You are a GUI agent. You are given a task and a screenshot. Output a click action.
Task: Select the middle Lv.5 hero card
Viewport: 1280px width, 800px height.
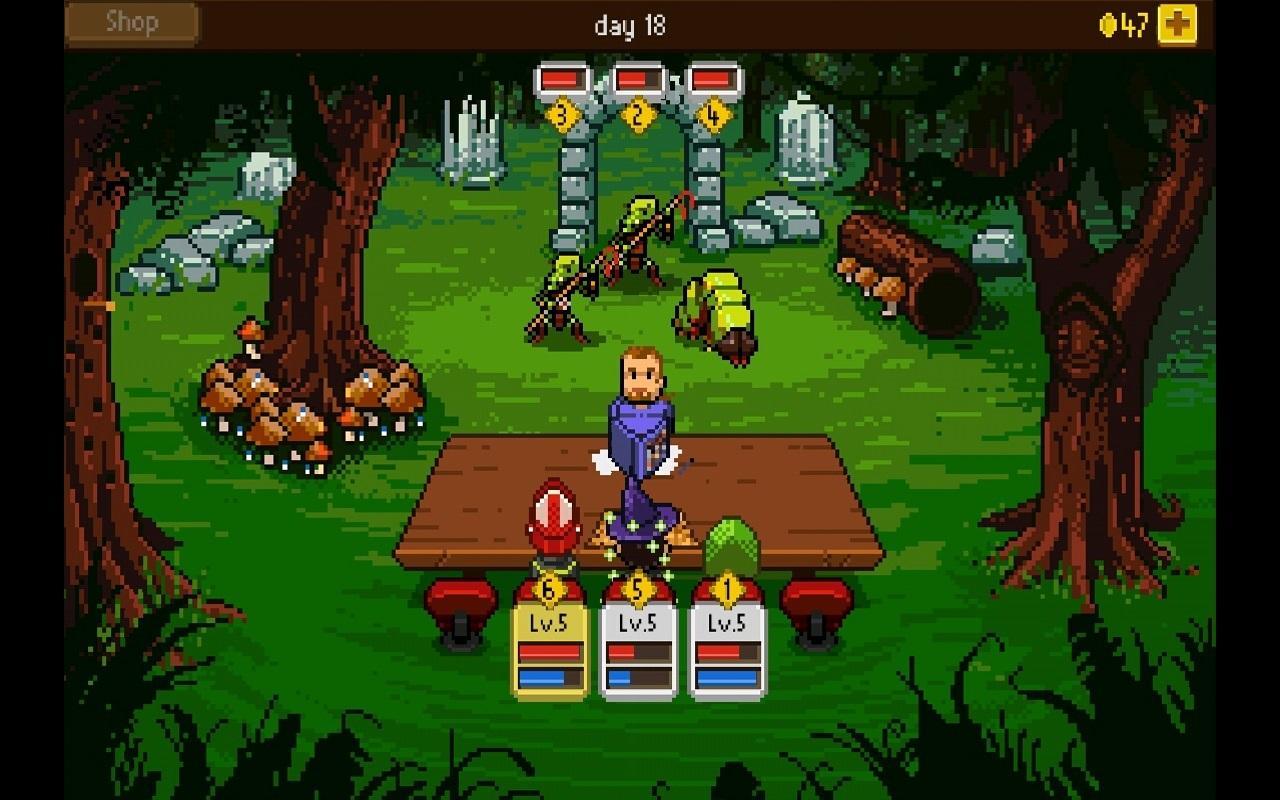[638, 650]
